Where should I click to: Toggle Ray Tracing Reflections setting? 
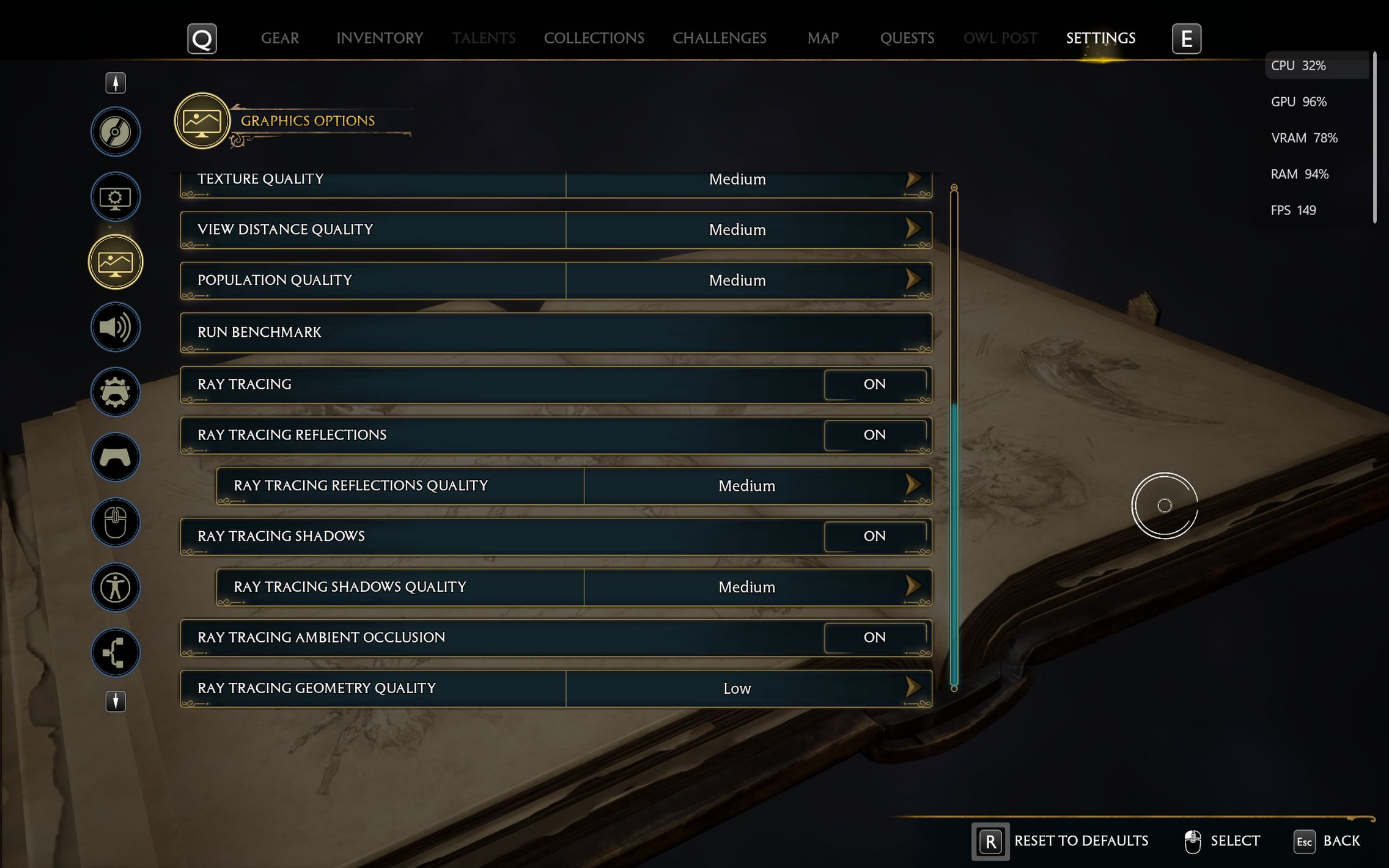[x=874, y=435]
